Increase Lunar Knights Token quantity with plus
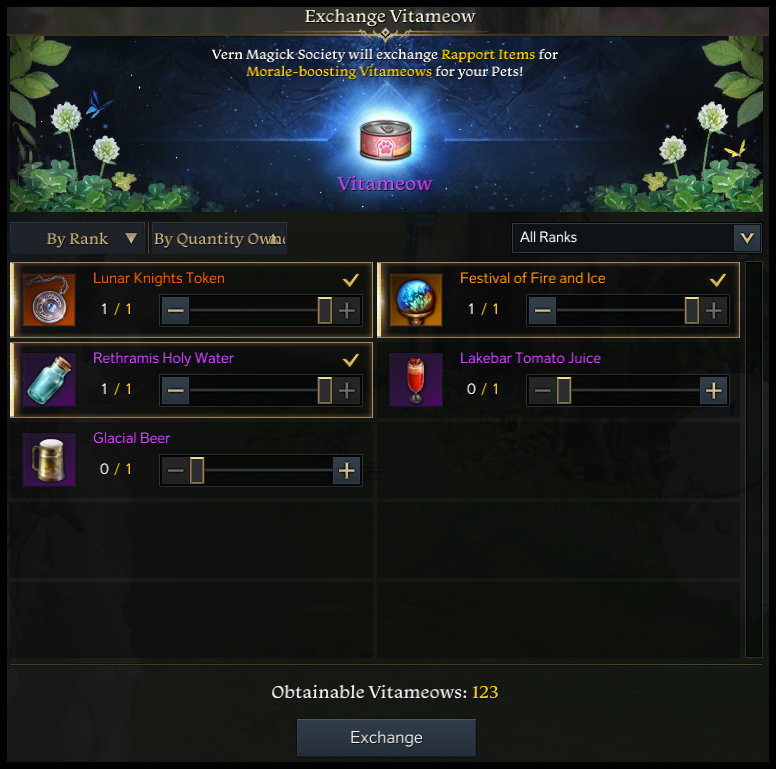This screenshot has height=769, width=776. 347,311
